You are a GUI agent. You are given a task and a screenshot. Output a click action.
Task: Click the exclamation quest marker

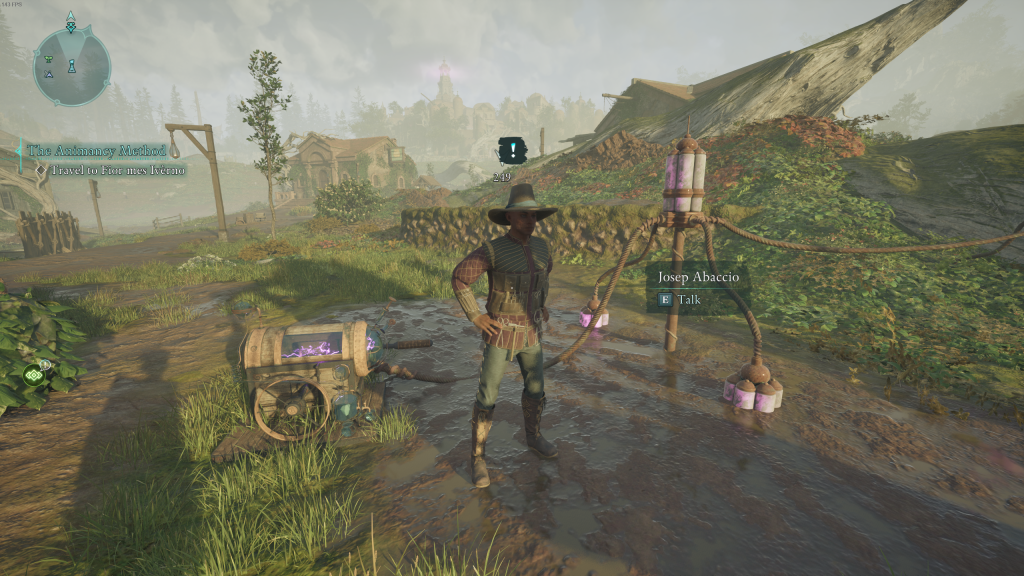pyautogui.click(x=513, y=152)
